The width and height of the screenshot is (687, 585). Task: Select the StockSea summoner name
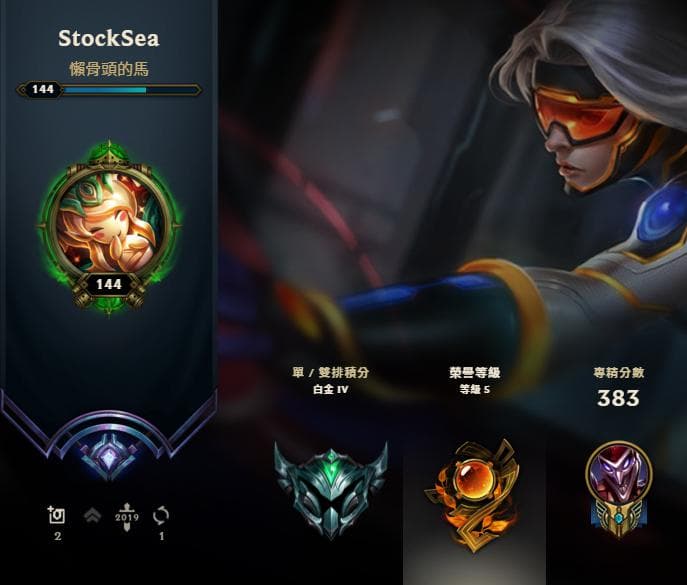pyautogui.click(x=108, y=39)
